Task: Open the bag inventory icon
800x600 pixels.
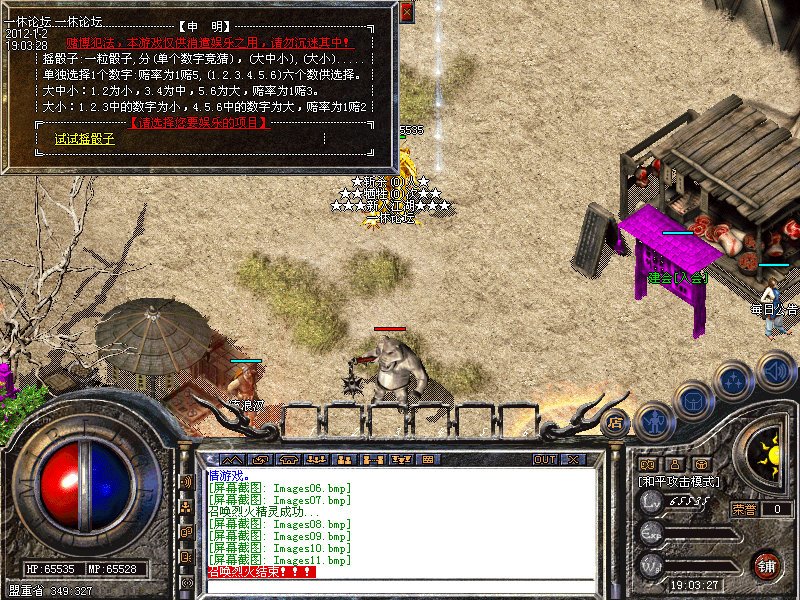Action: pos(694,401)
